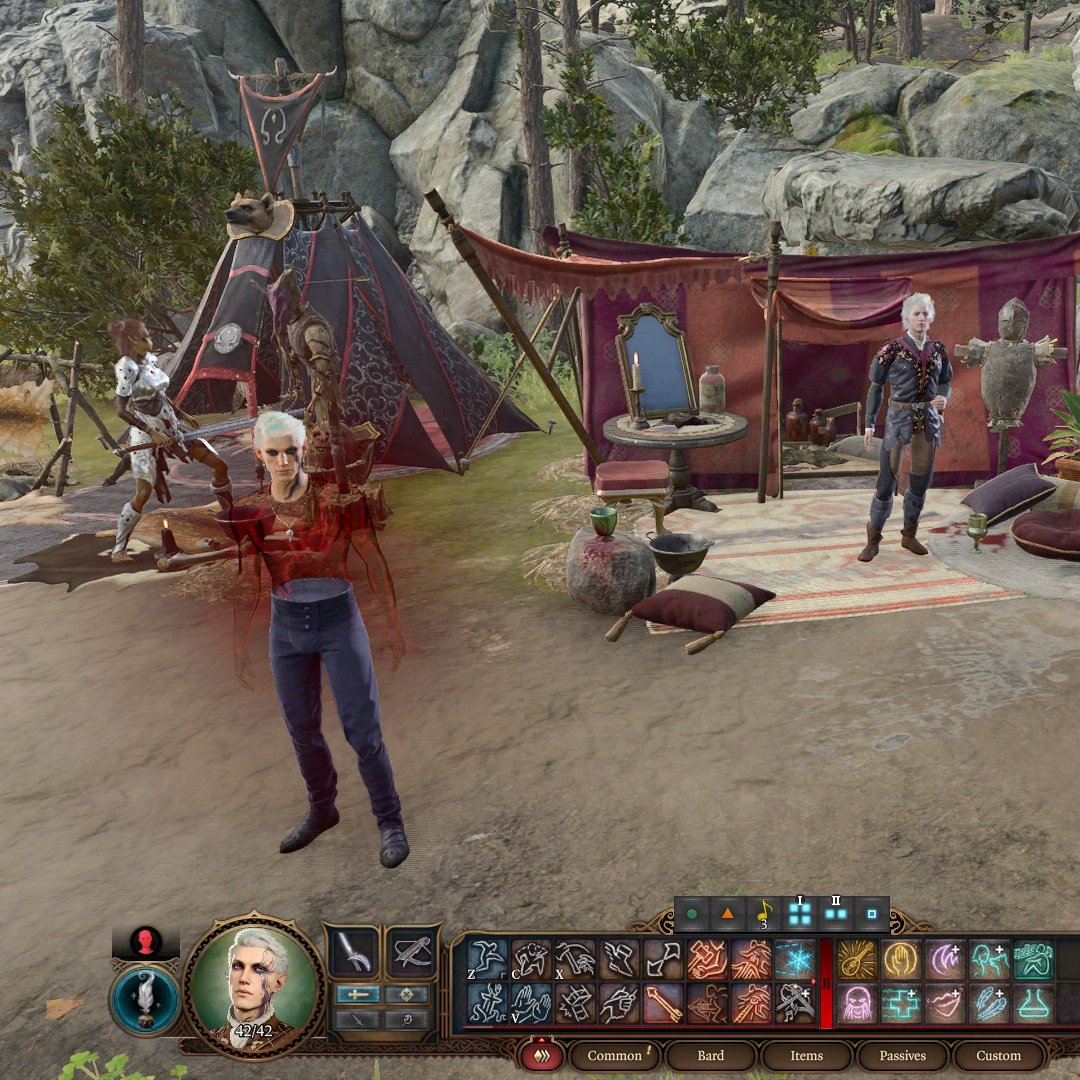This screenshot has height=1080, width=1080.
Task: Switch to the Common hotbar tab
Action: click(x=615, y=1055)
